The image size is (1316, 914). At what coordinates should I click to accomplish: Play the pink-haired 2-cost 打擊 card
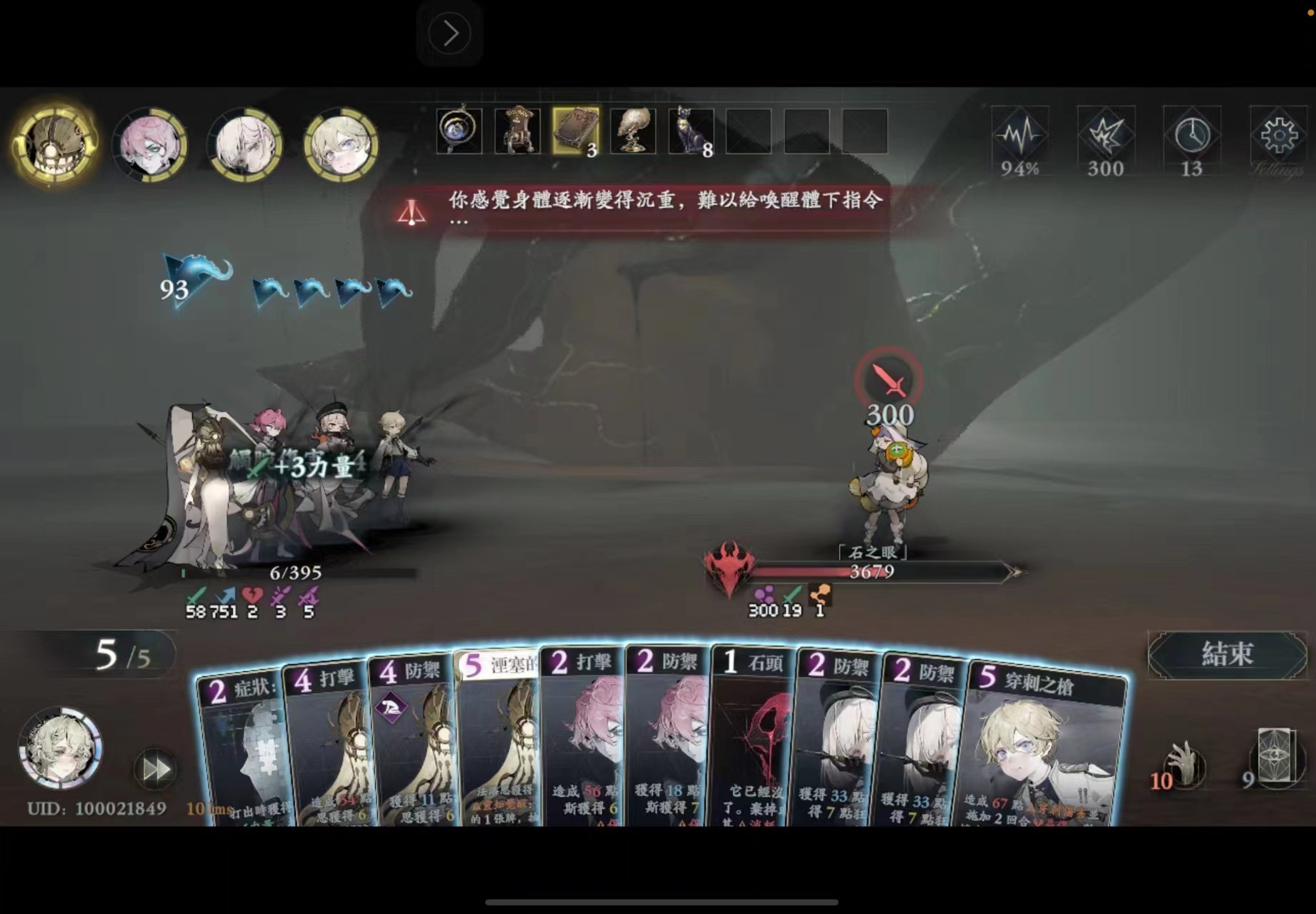click(x=582, y=743)
